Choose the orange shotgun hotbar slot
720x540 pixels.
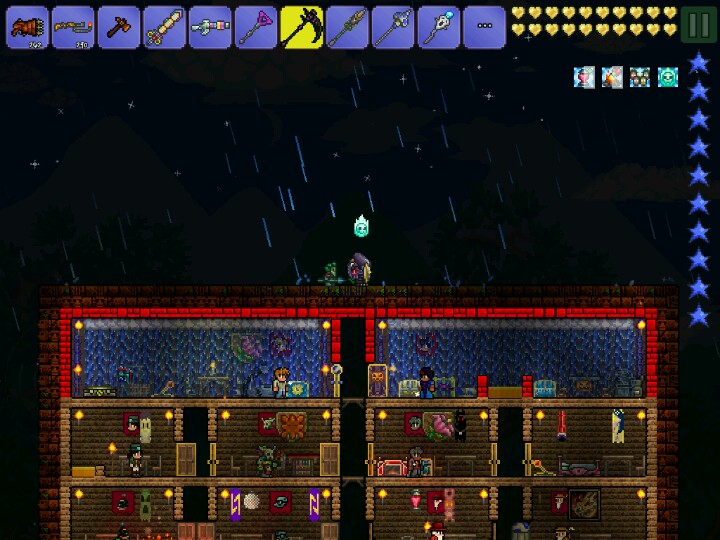point(73,27)
